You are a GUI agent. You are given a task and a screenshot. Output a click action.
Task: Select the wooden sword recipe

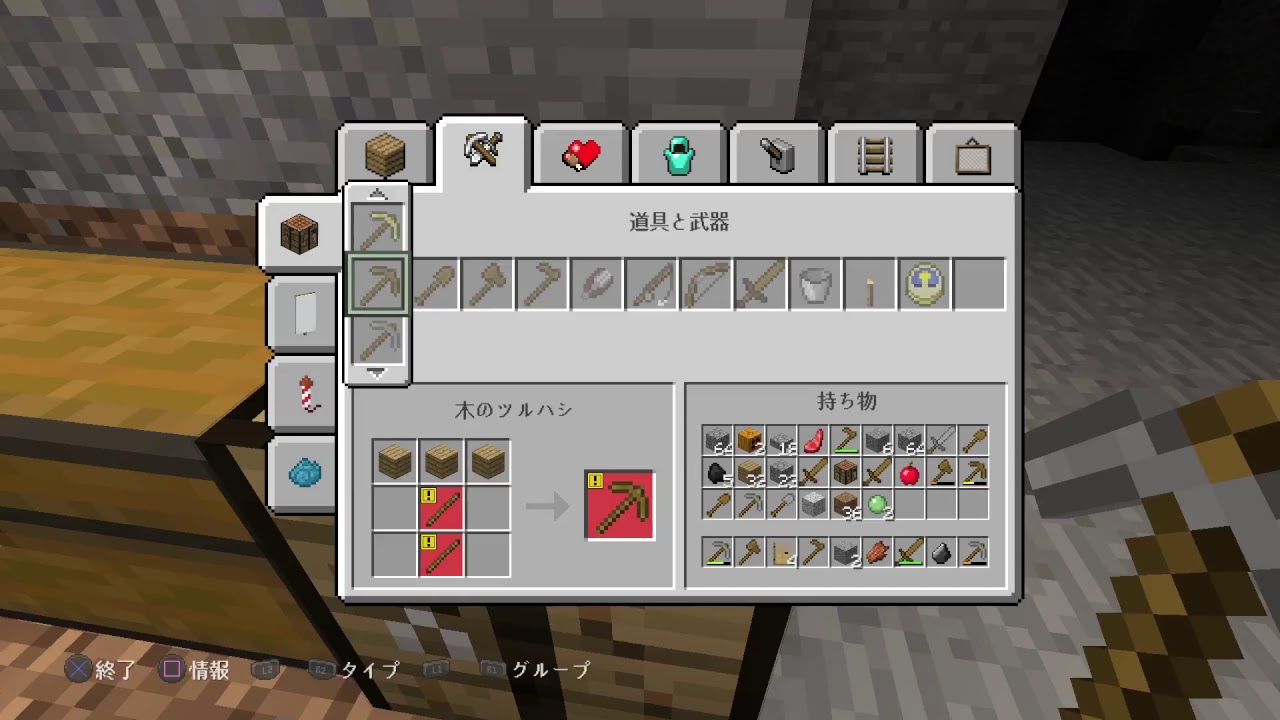click(759, 283)
